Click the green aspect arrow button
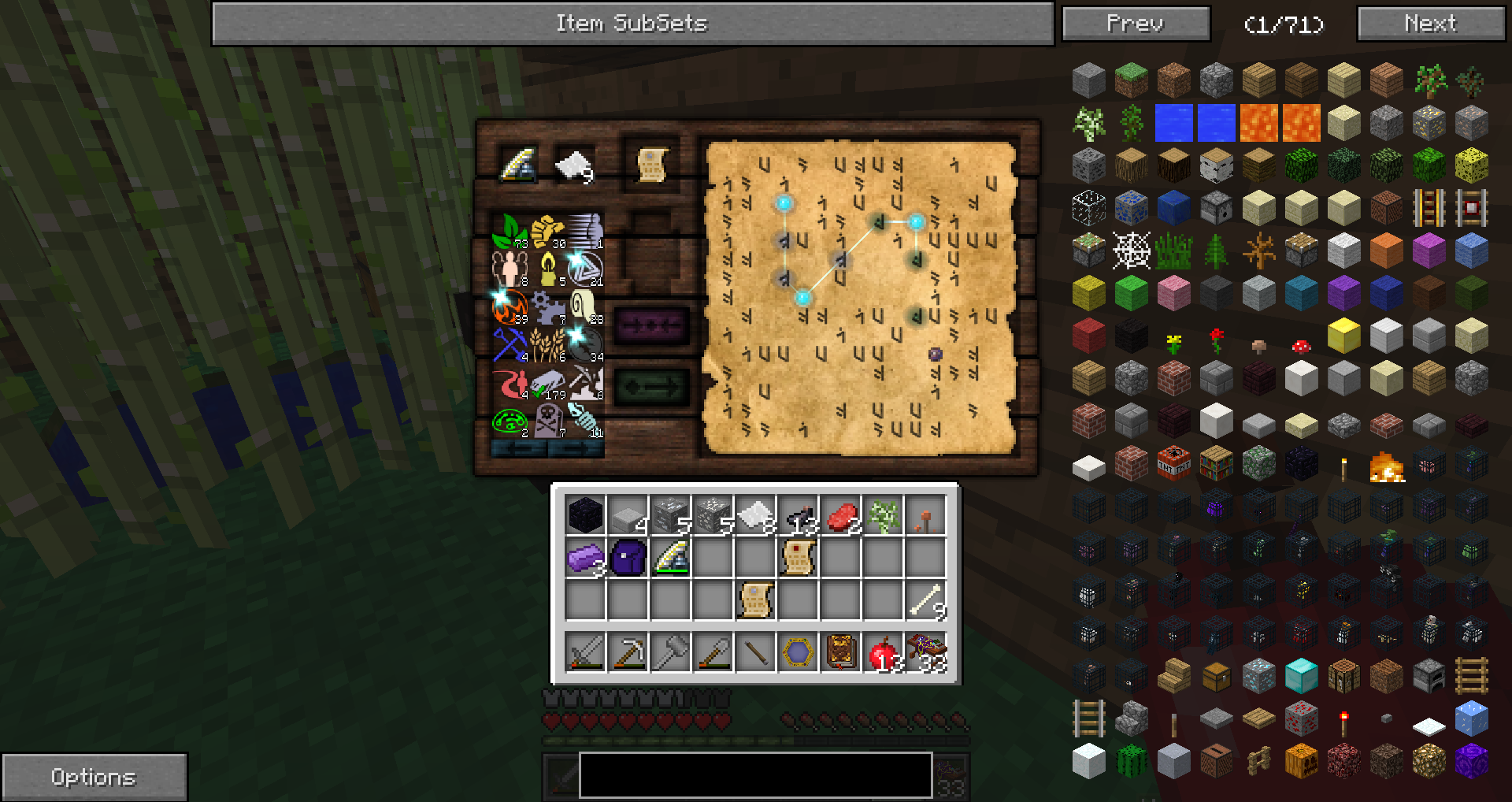This screenshot has height=802, width=1512. [651, 387]
